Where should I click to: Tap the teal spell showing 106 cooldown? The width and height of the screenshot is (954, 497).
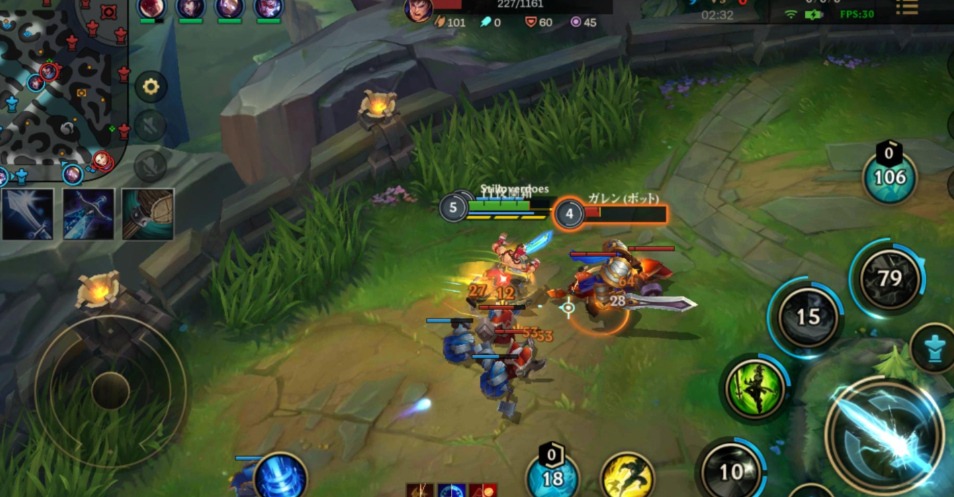[x=889, y=178]
